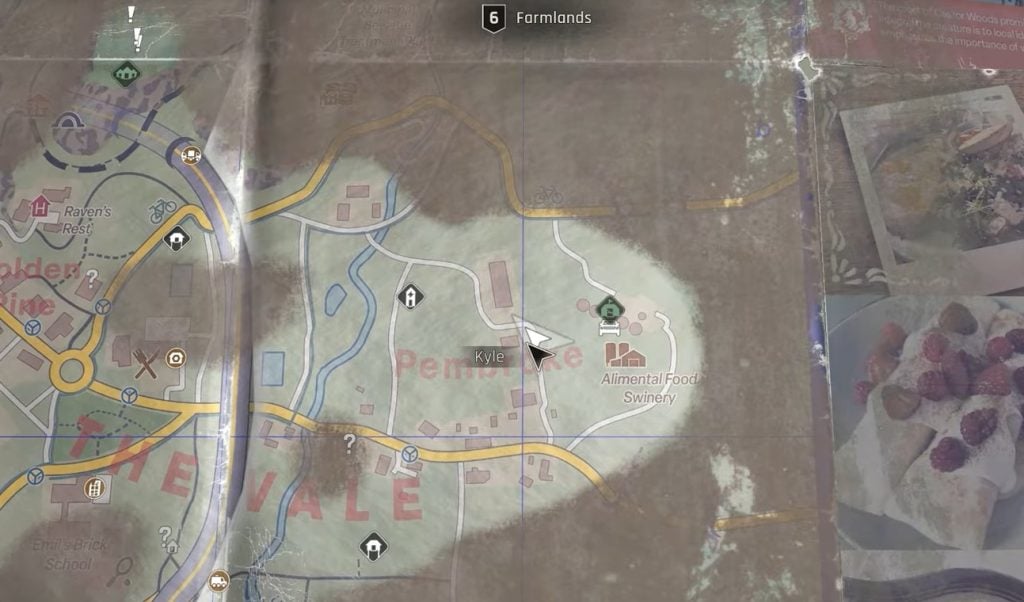Click the Raven's Rest red house marker

(x=40, y=206)
